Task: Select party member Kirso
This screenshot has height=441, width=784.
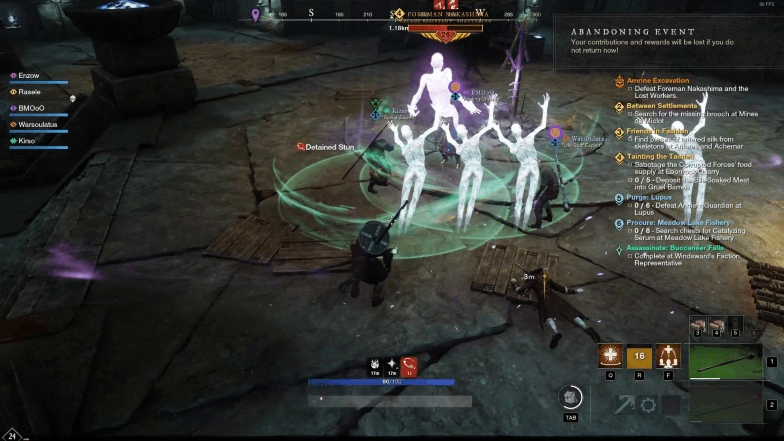Action: tap(30, 141)
